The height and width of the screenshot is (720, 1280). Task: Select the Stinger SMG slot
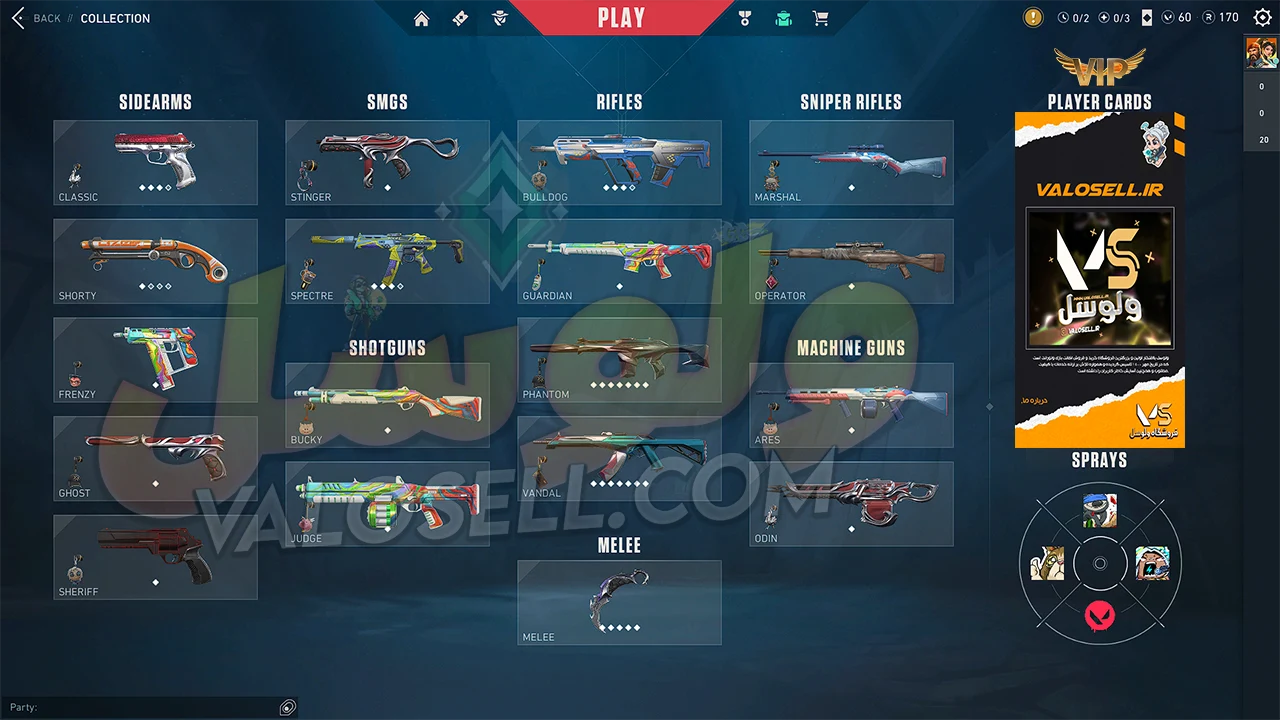pyautogui.click(x=387, y=162)
